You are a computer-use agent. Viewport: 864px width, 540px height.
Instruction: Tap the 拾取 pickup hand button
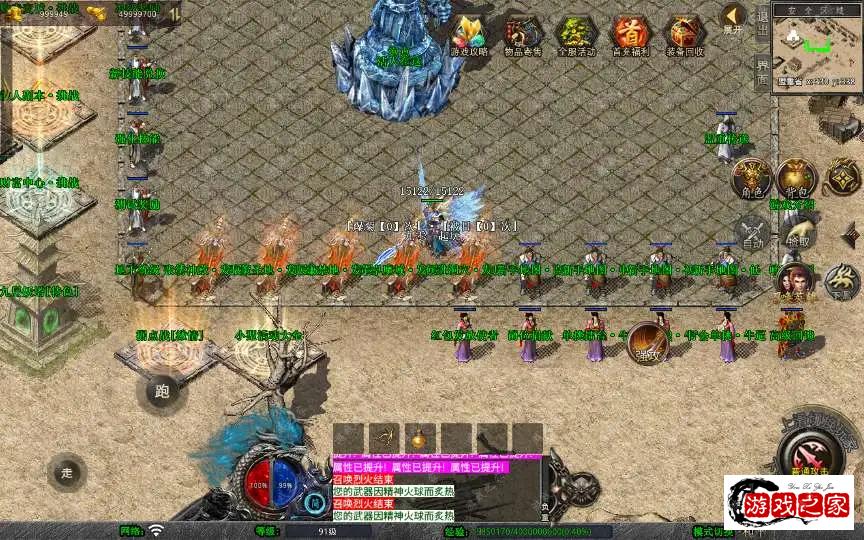coord(798,235)
